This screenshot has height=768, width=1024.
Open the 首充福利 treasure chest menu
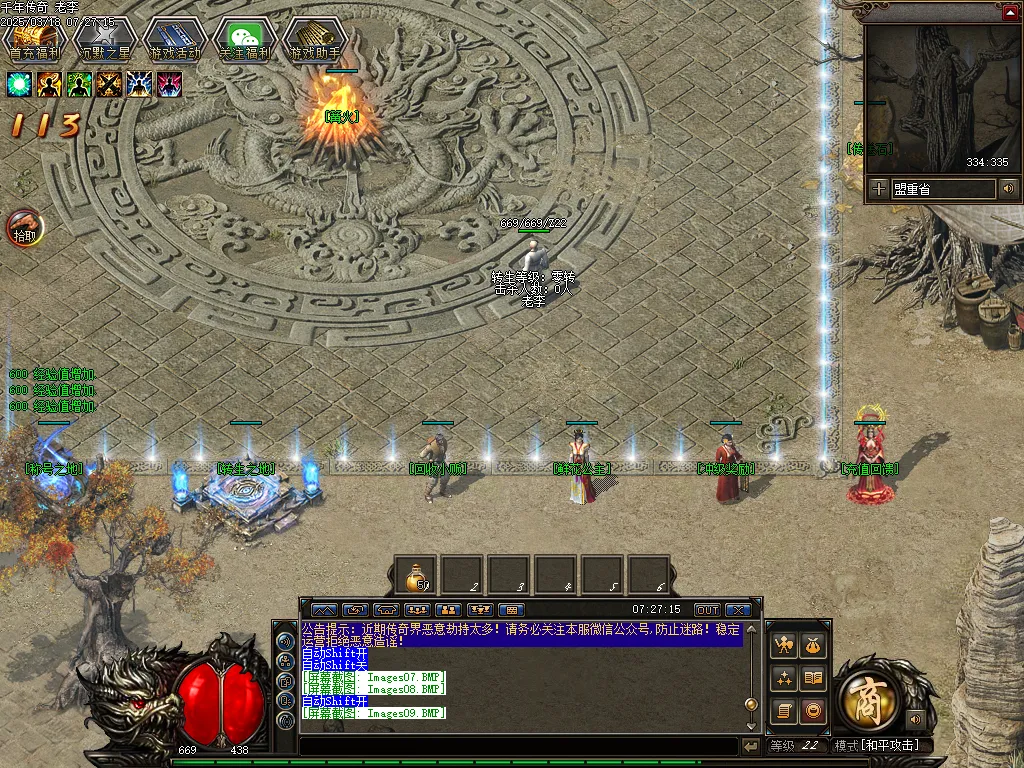[x=34, y=40]
